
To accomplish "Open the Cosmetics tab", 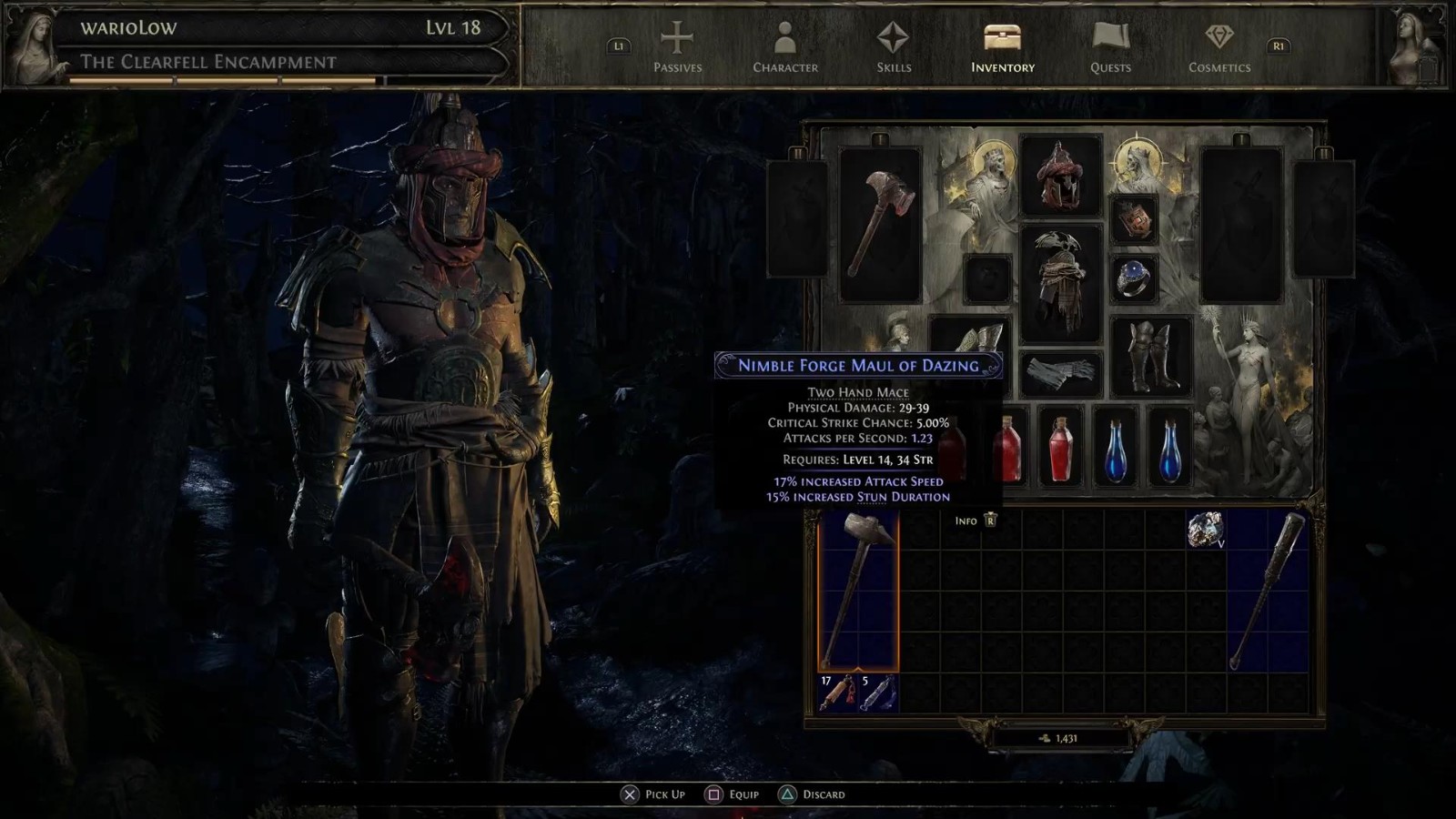I will (x=1218, y=47).
